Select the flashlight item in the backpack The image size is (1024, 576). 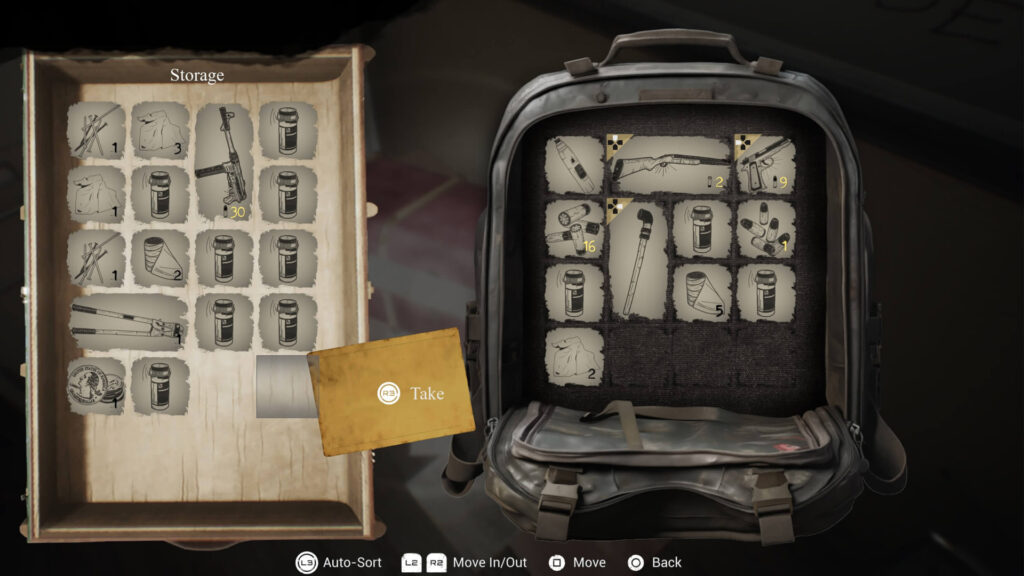pos(575,164)
